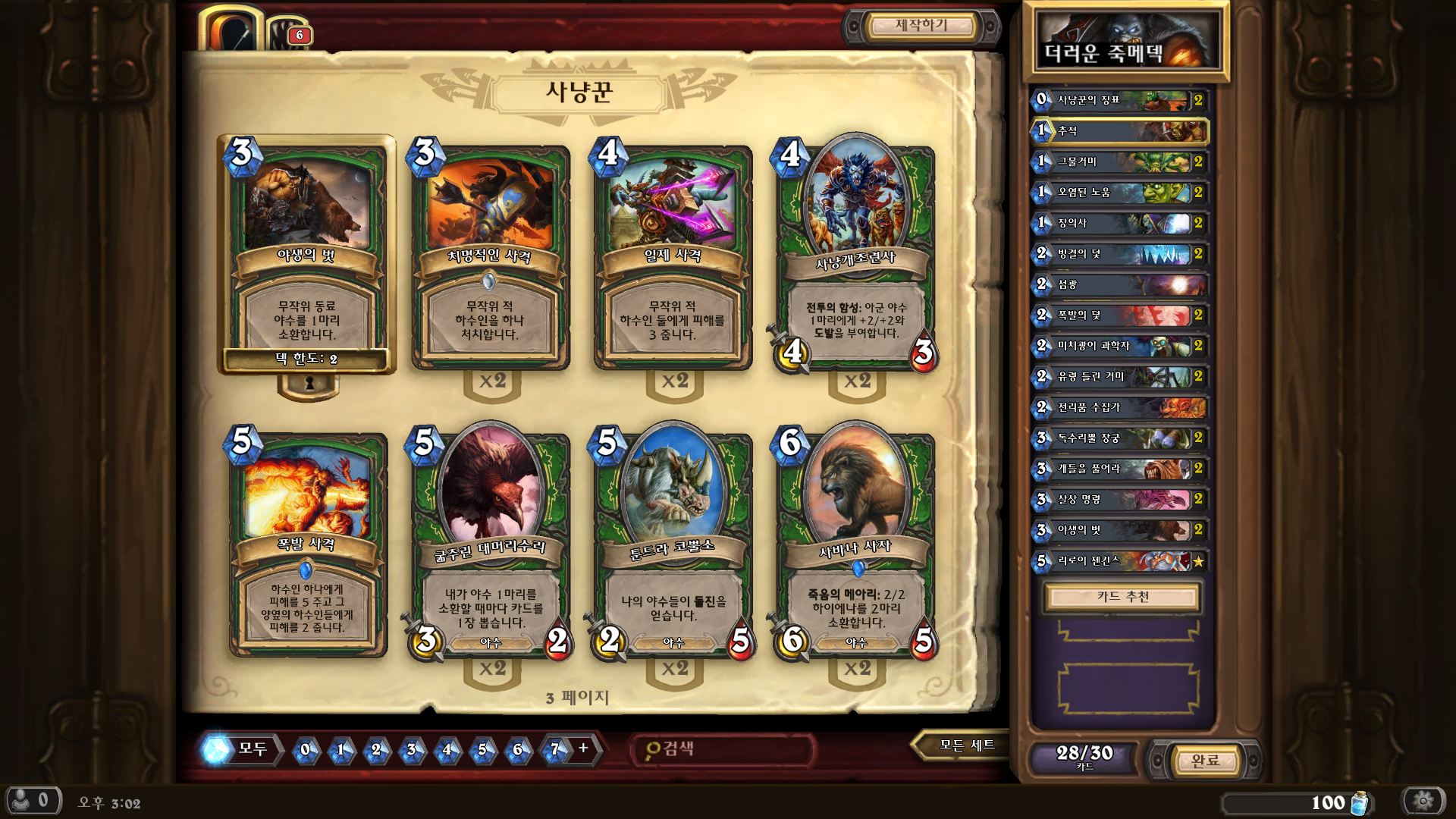Choose the 일제 사격 card
Viewport: 1456px width, 819px height.
coord(673,258)
